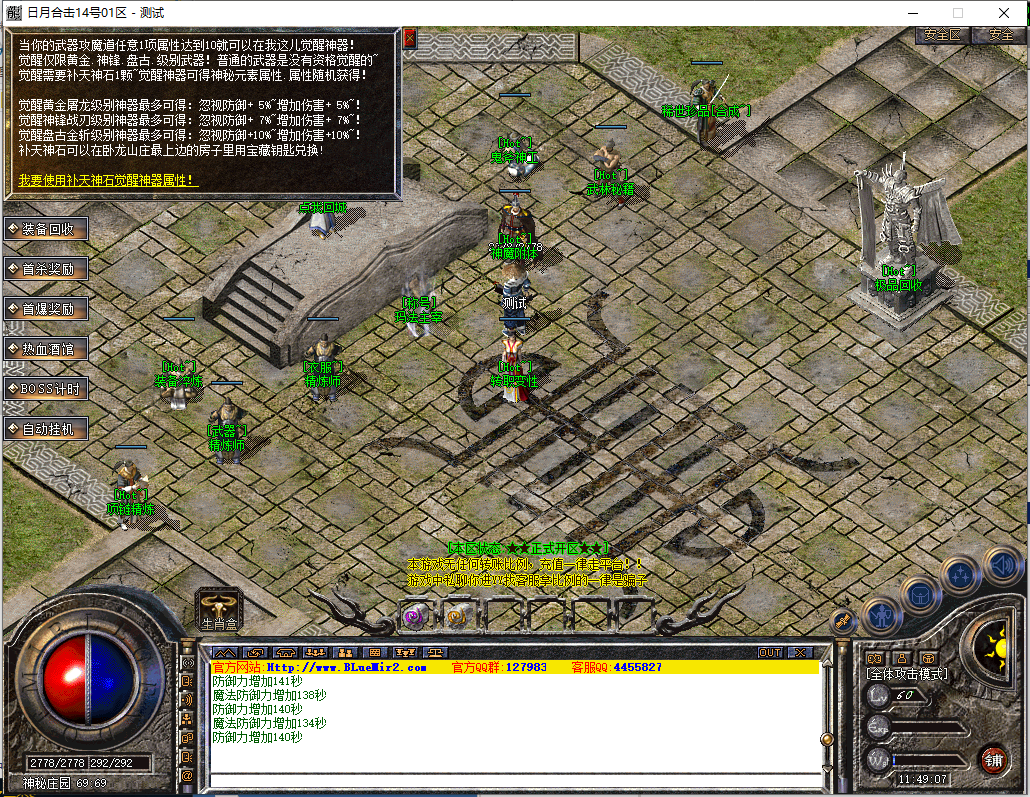Open the 热血酒馆 tavern button

tap(47, 349)
